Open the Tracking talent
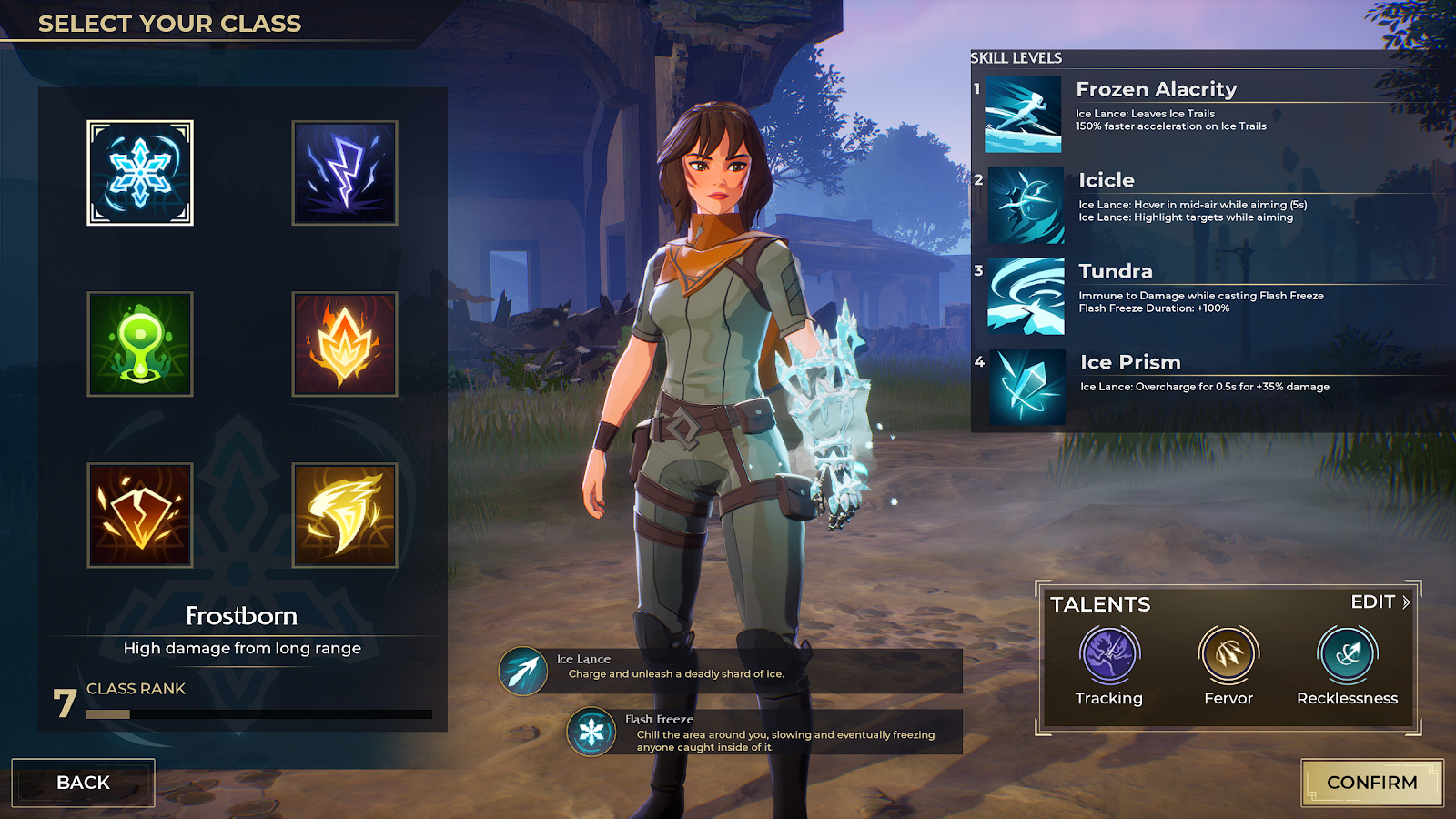The height and width of the screenshot is (819, 1456). point(1108,654)
